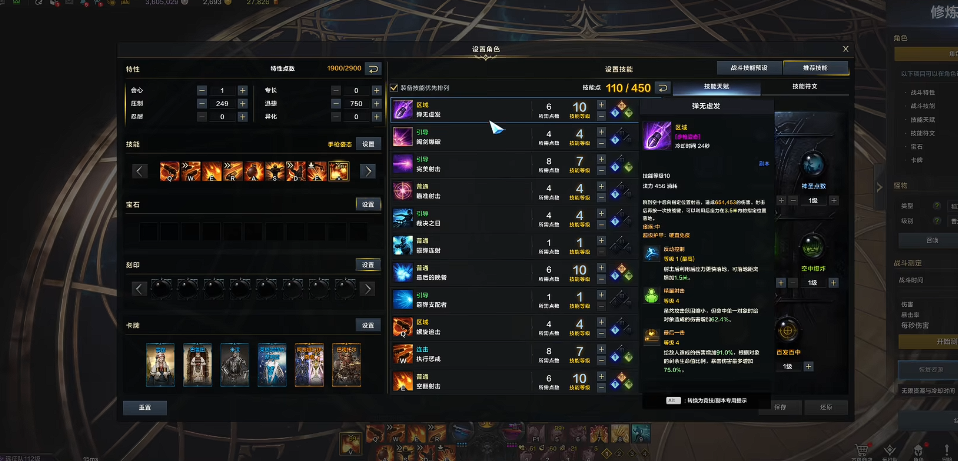Image resolution: width=958 pixels, height=461 pixels.
Task: Reset stat points next to 1900/2900
Action: pos(373,68)
